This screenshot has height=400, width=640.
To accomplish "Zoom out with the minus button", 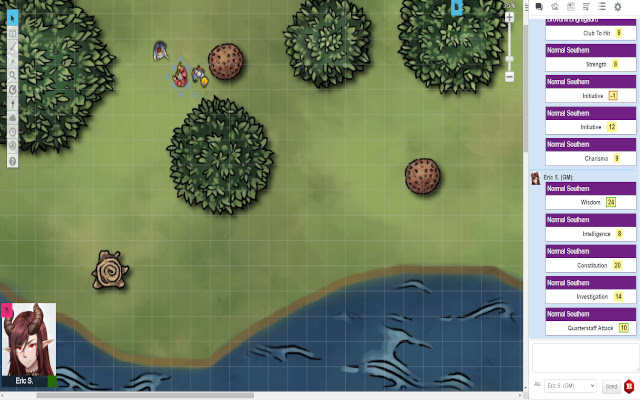I will tap(510, 76).
